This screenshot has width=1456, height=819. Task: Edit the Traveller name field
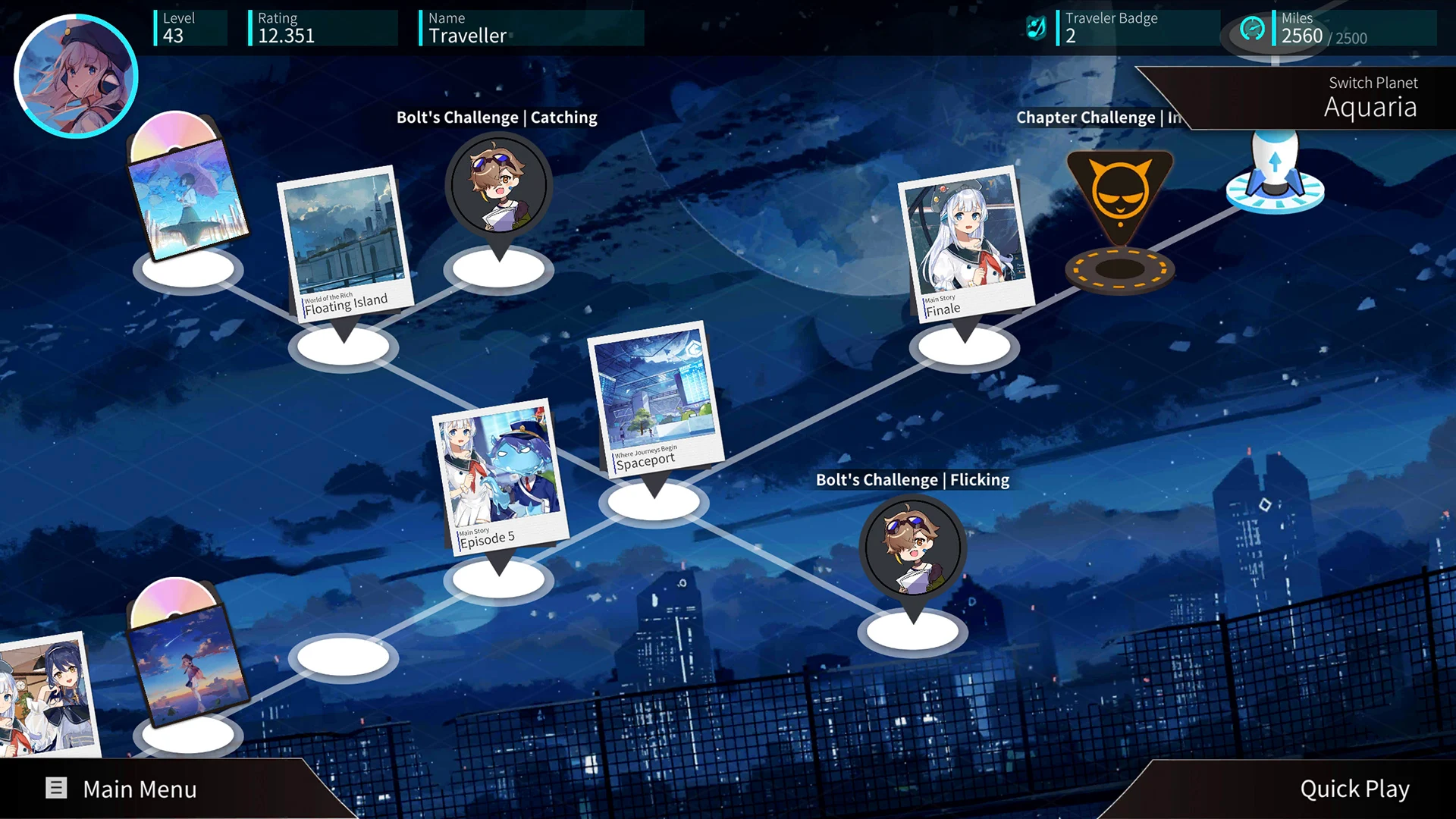click(531, 28)
